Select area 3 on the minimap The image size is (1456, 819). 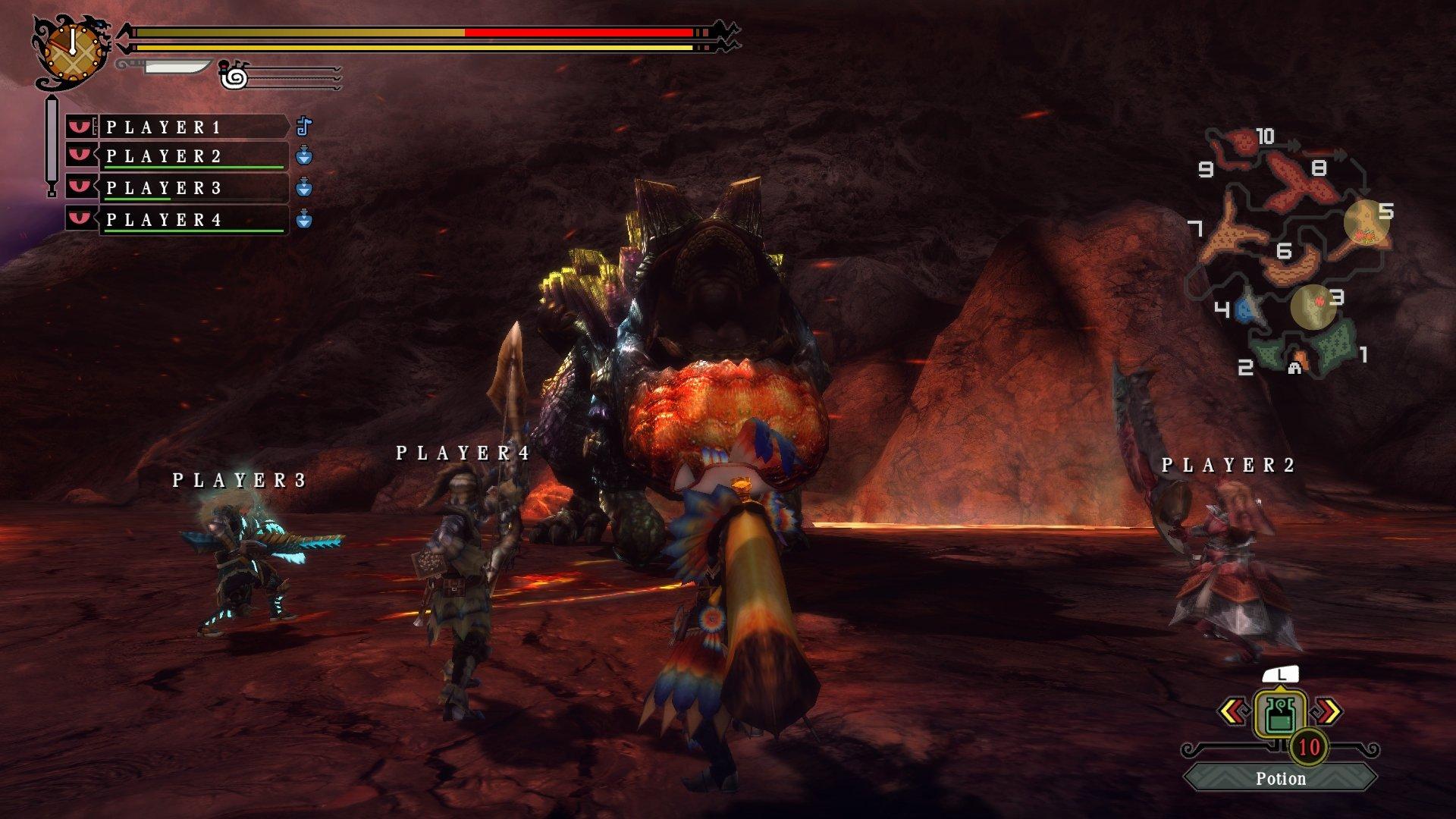[1314, 306]
